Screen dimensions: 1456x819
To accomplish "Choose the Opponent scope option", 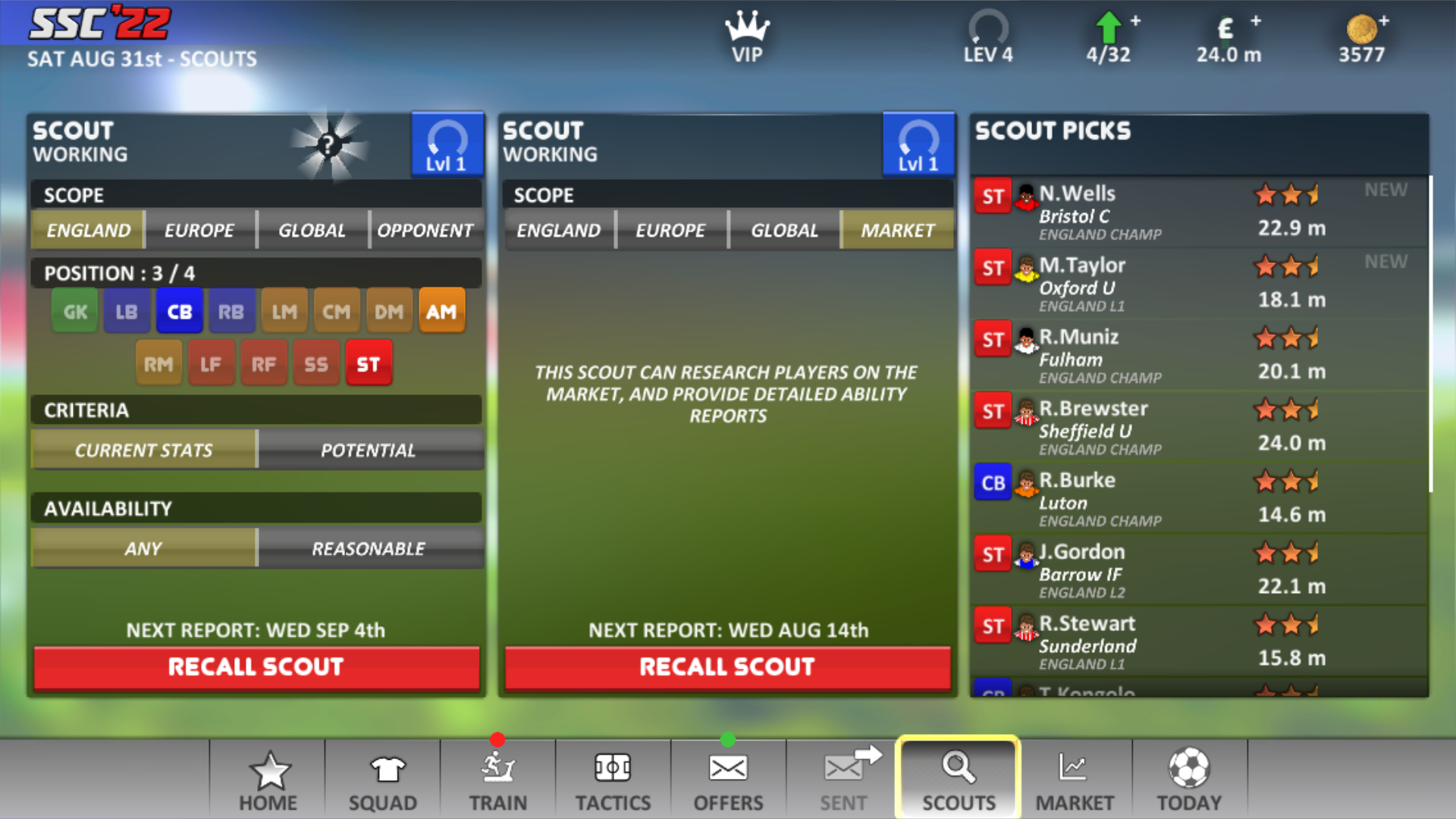I will (425, 230).
